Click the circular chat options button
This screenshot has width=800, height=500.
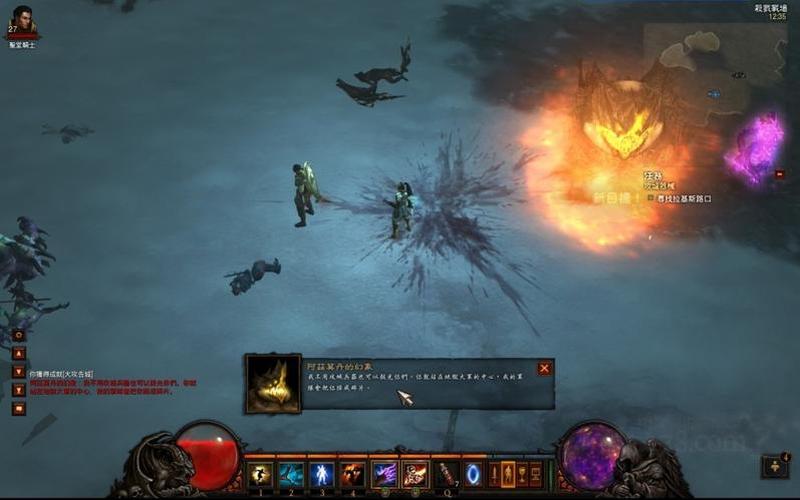click(18, 334)
